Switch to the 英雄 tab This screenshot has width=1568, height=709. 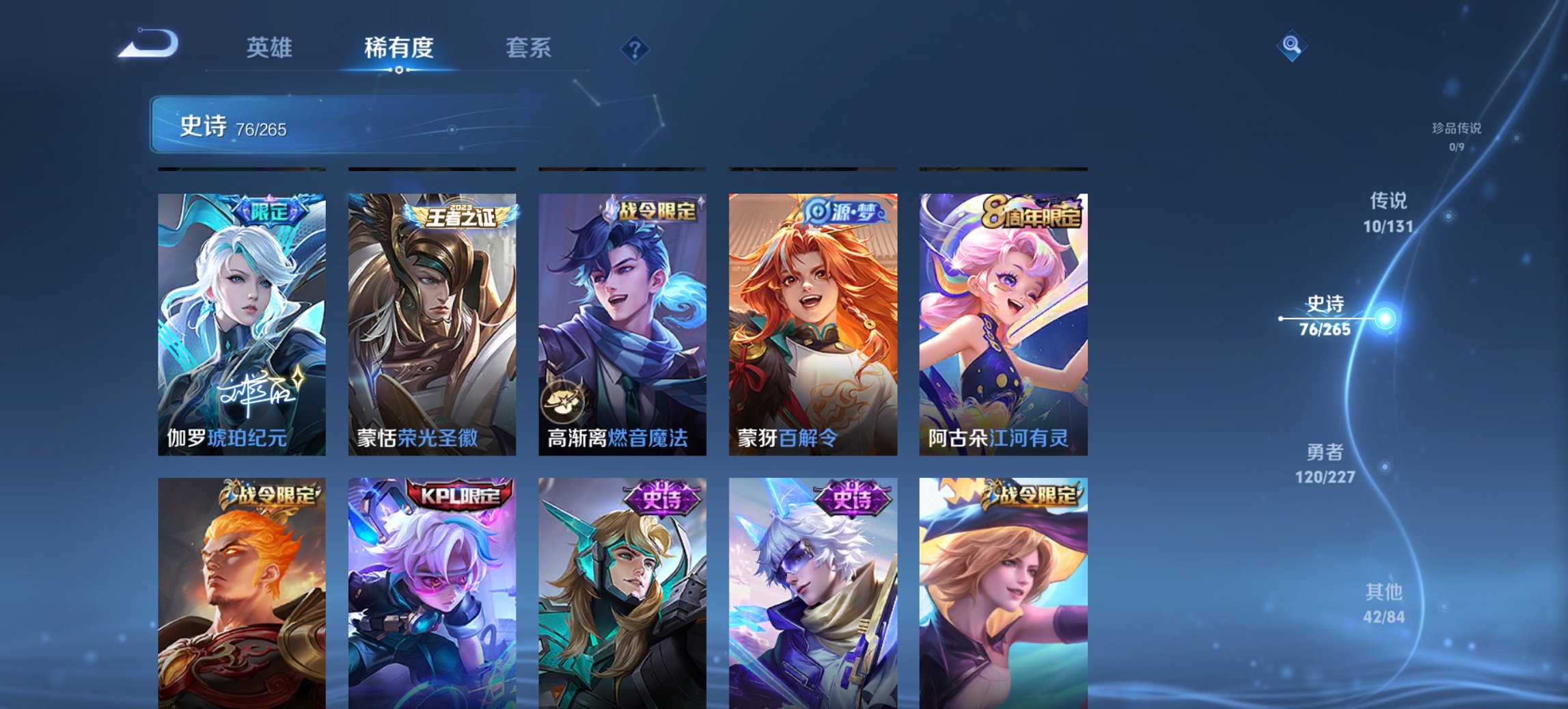pos(271,48)
